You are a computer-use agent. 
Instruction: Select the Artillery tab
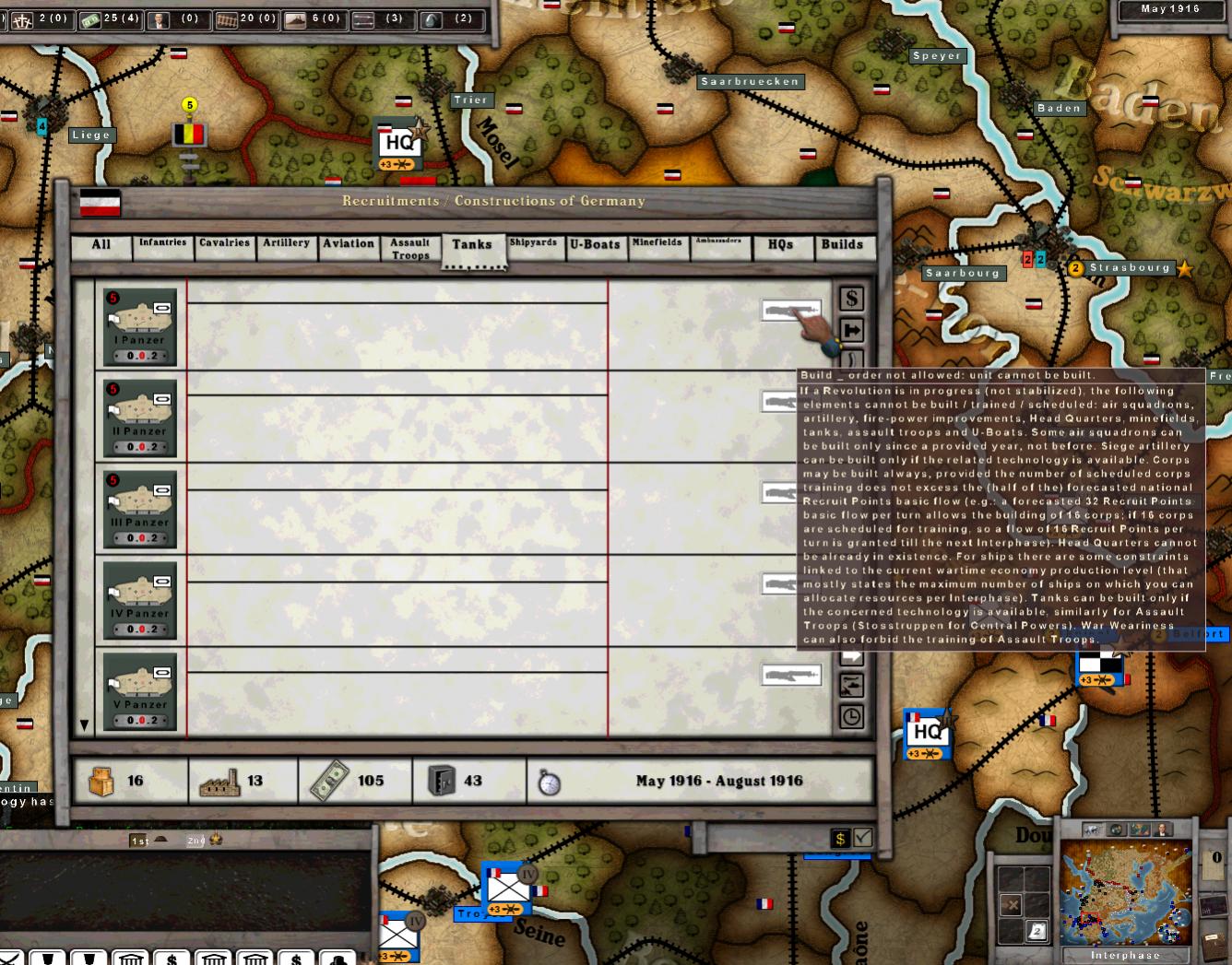pyautogui.click(x=286, y=245)
